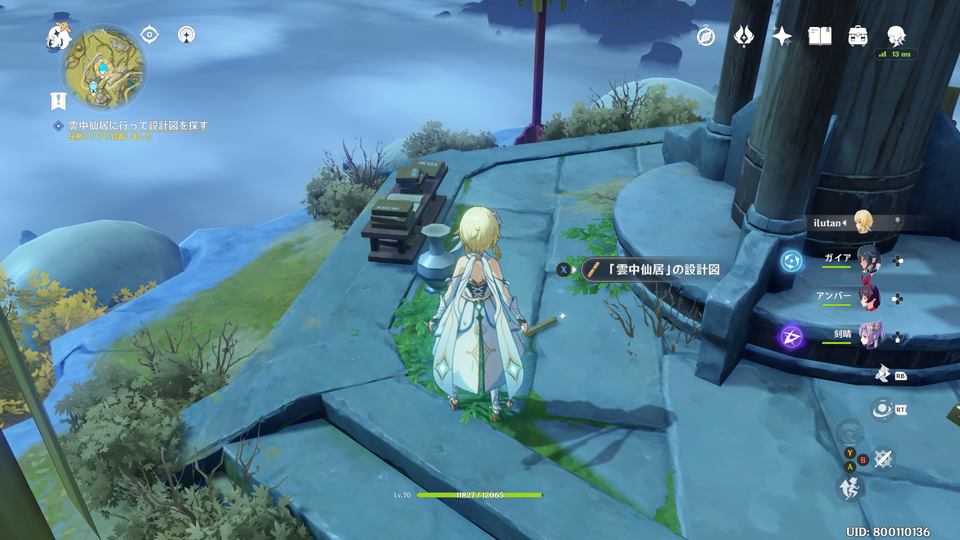This screenshot has width=960, height=540.
Task: Use the crossed-swords normal attack button
Action: tap(883, 458)
